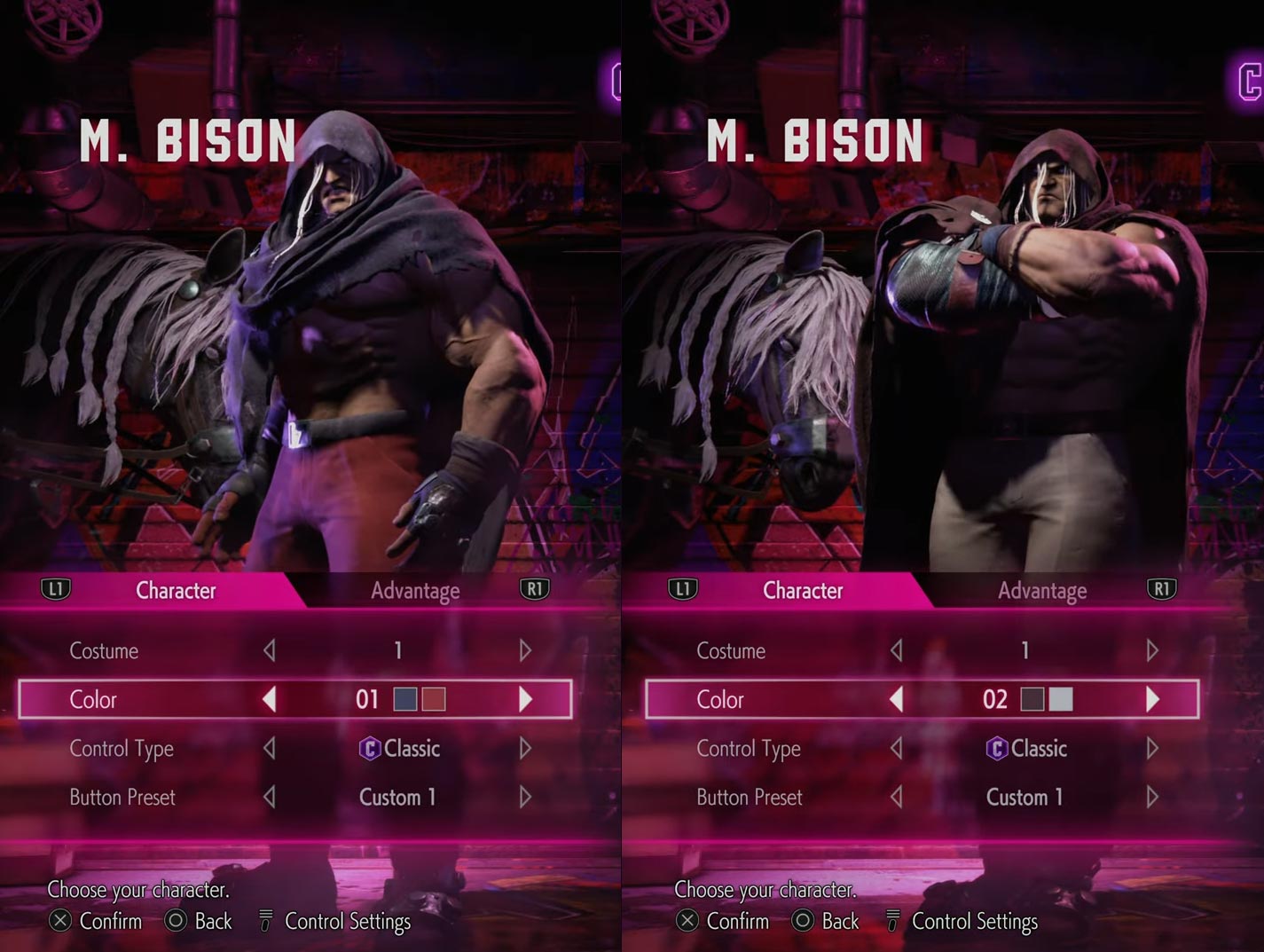
Task: Select the Character tab
Action: pyautogui.click(x=175, y=590)
